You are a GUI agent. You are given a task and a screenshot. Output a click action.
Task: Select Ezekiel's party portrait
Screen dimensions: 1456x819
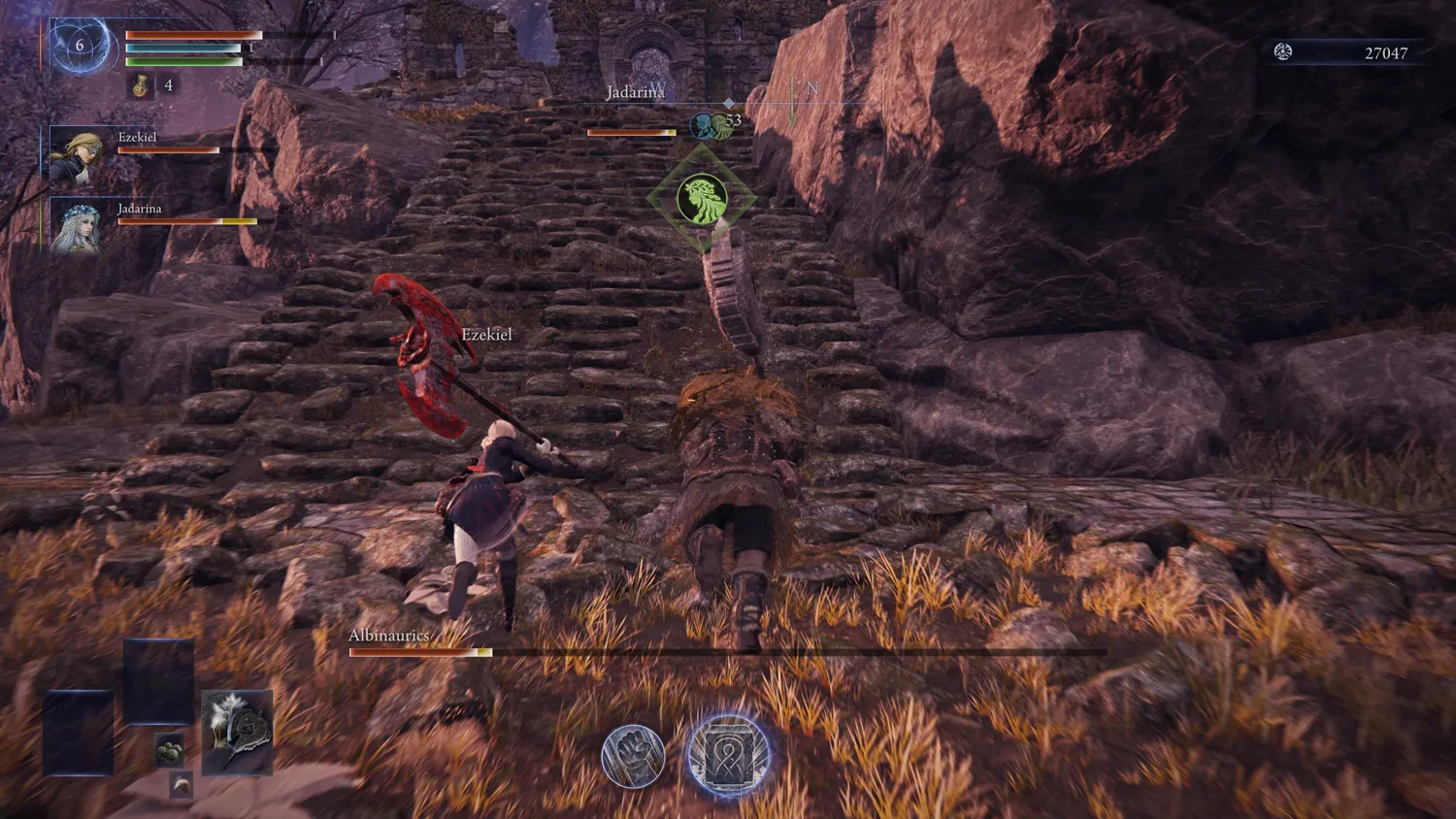coord(77,153)
